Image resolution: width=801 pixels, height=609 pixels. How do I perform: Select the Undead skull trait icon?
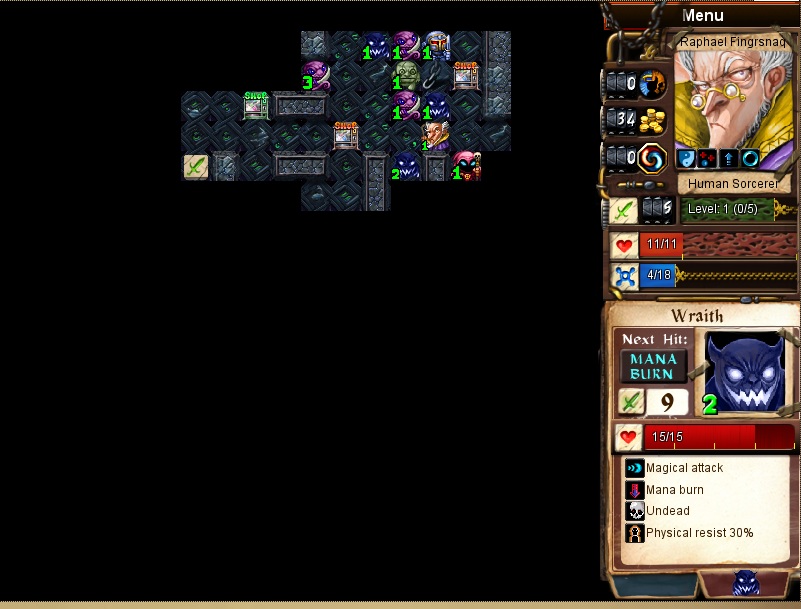click(634, 511)
